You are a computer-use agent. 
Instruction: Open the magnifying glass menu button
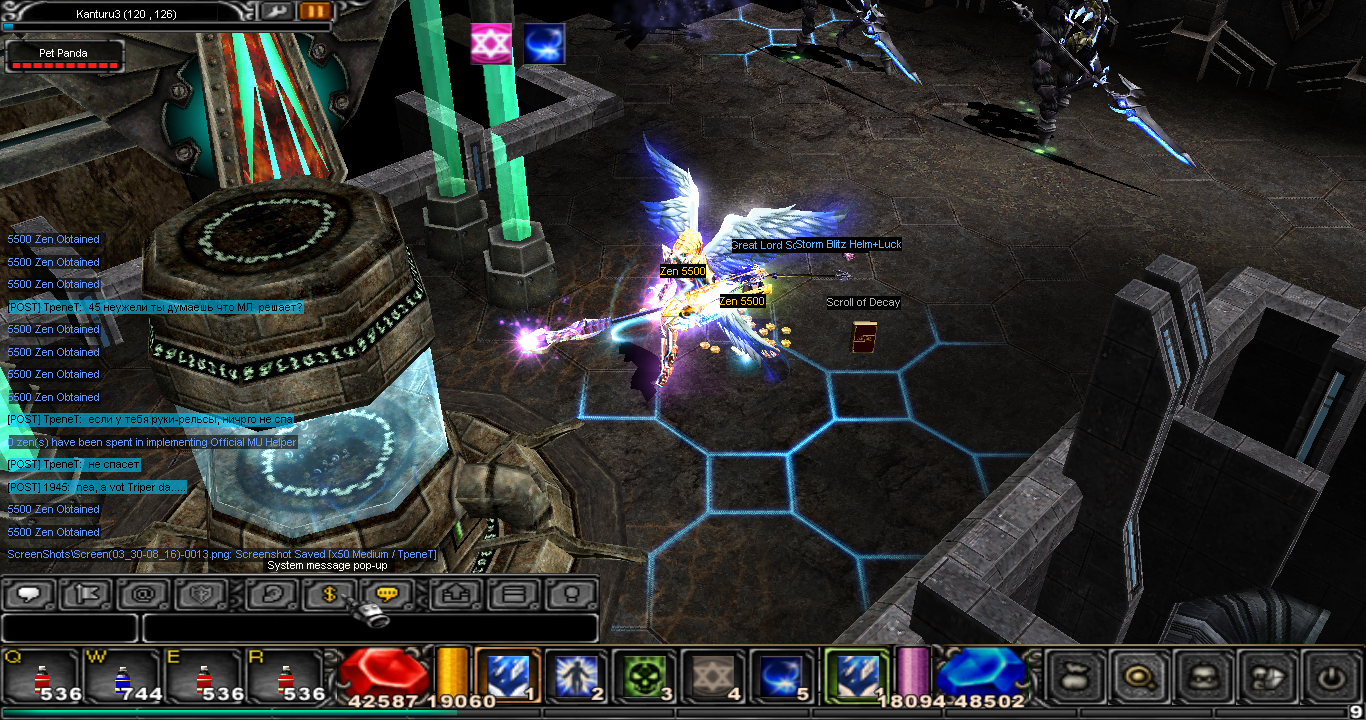(1139, 676)
